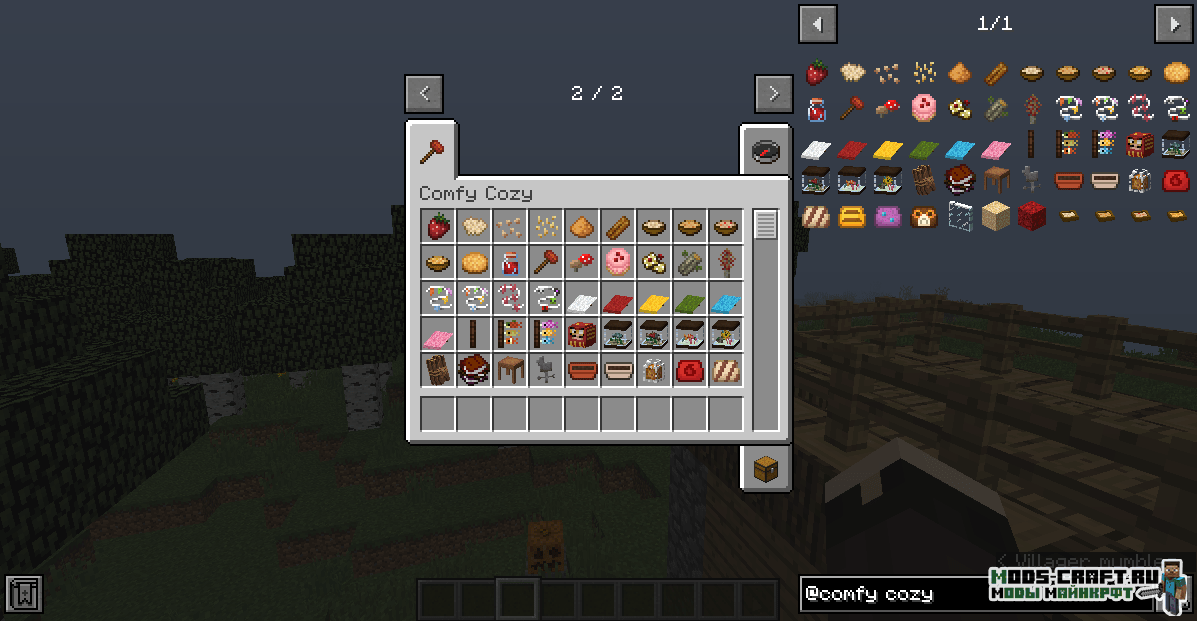This screenshot has width=1197, height=621.
Task: Show the previous JEI item page
Action: click(818, 24)
